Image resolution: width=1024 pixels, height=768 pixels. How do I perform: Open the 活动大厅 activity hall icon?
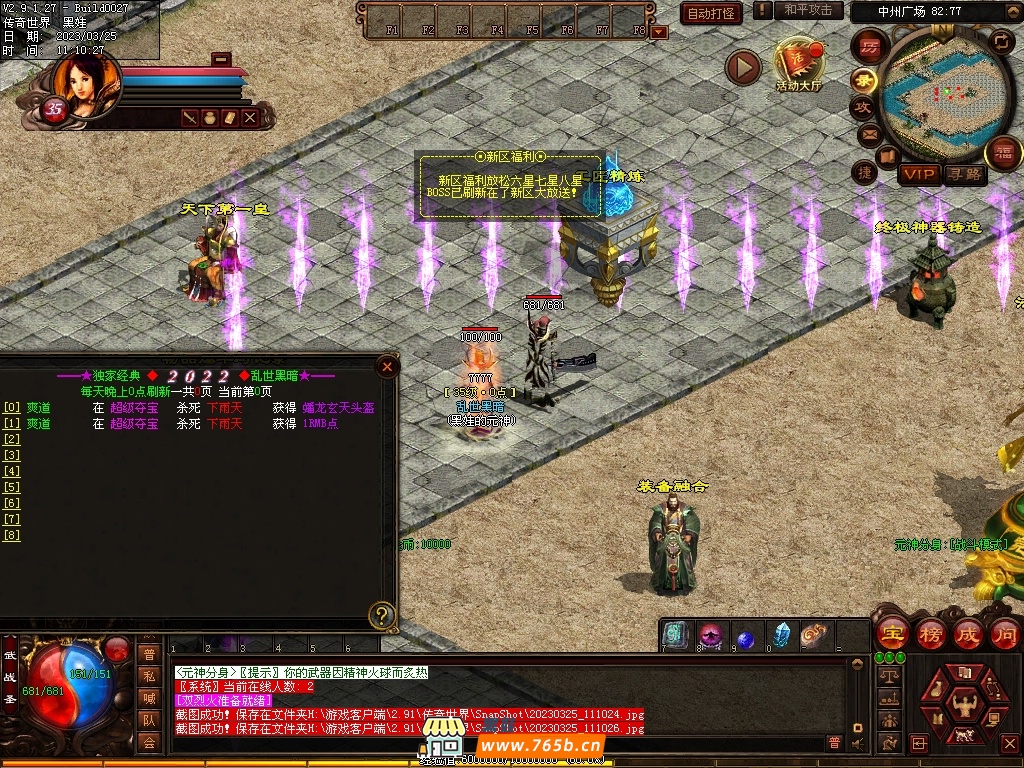[798, 62]
